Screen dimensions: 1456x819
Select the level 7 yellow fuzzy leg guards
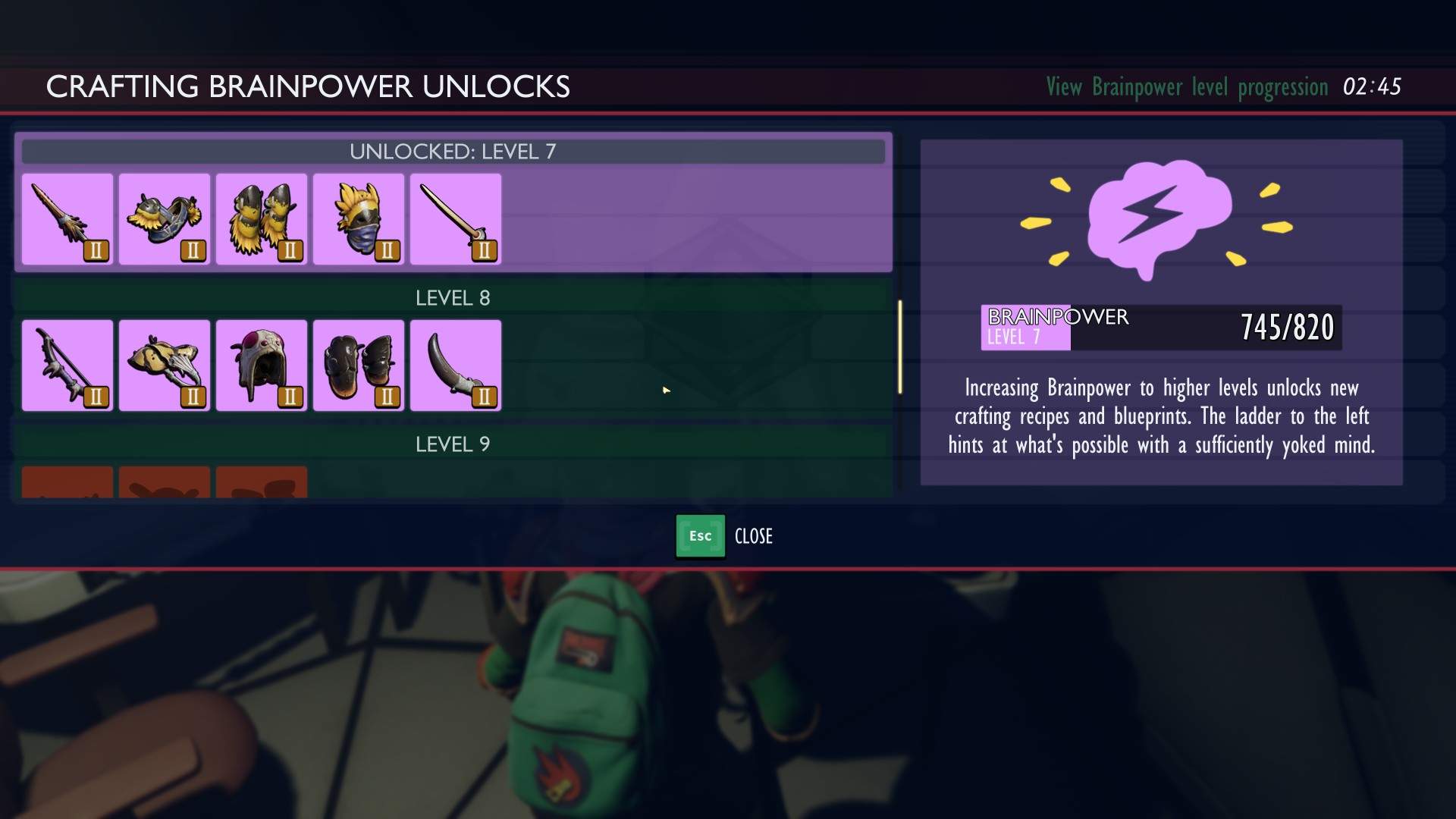(x=262, y=219)
